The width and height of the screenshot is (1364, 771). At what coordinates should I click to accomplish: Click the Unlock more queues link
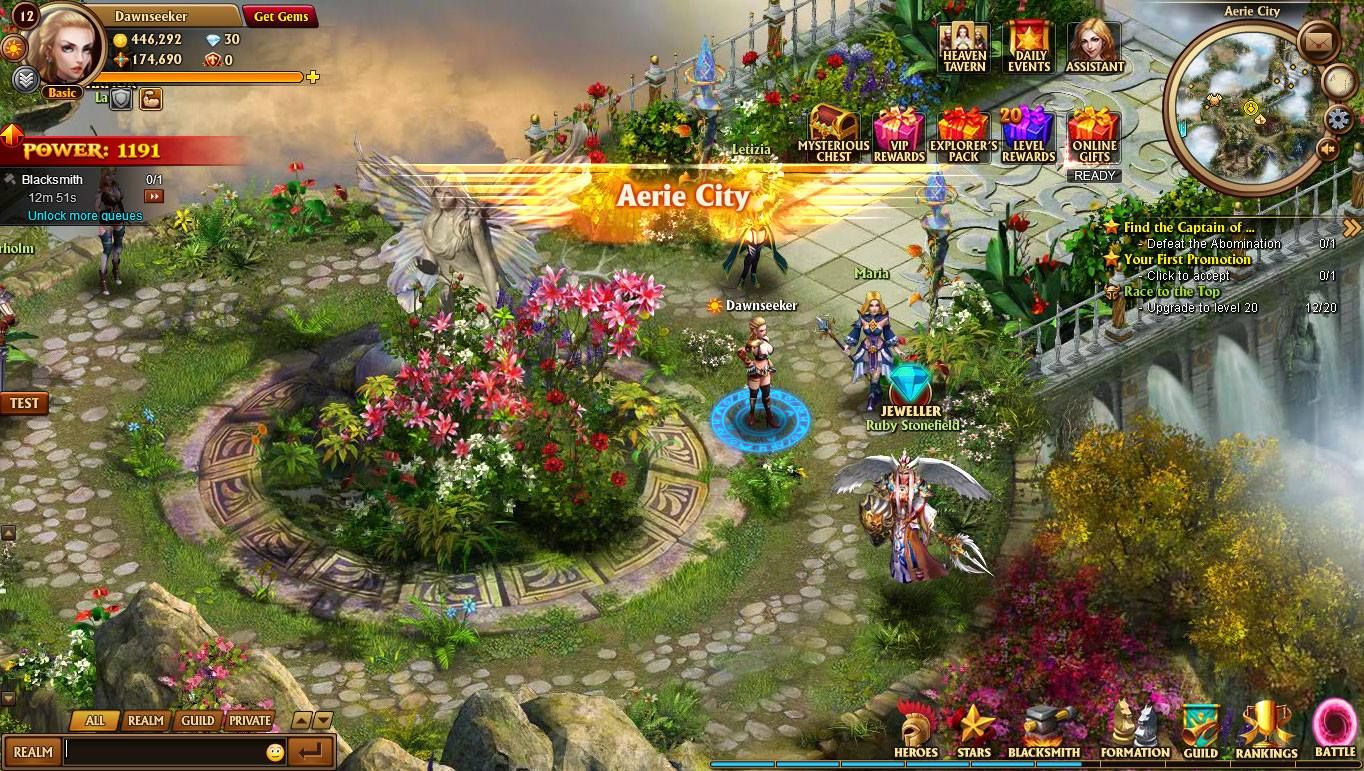[85, 216]
